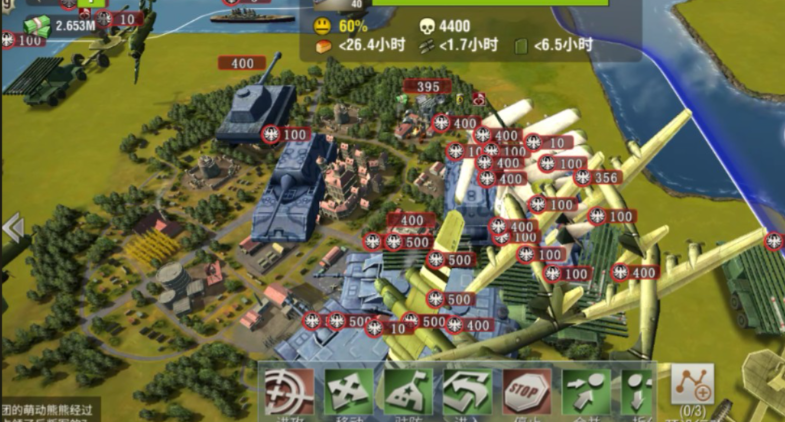Expand the left side panel arrow
This screenshot has width=785, height=422.
point(12,228)
